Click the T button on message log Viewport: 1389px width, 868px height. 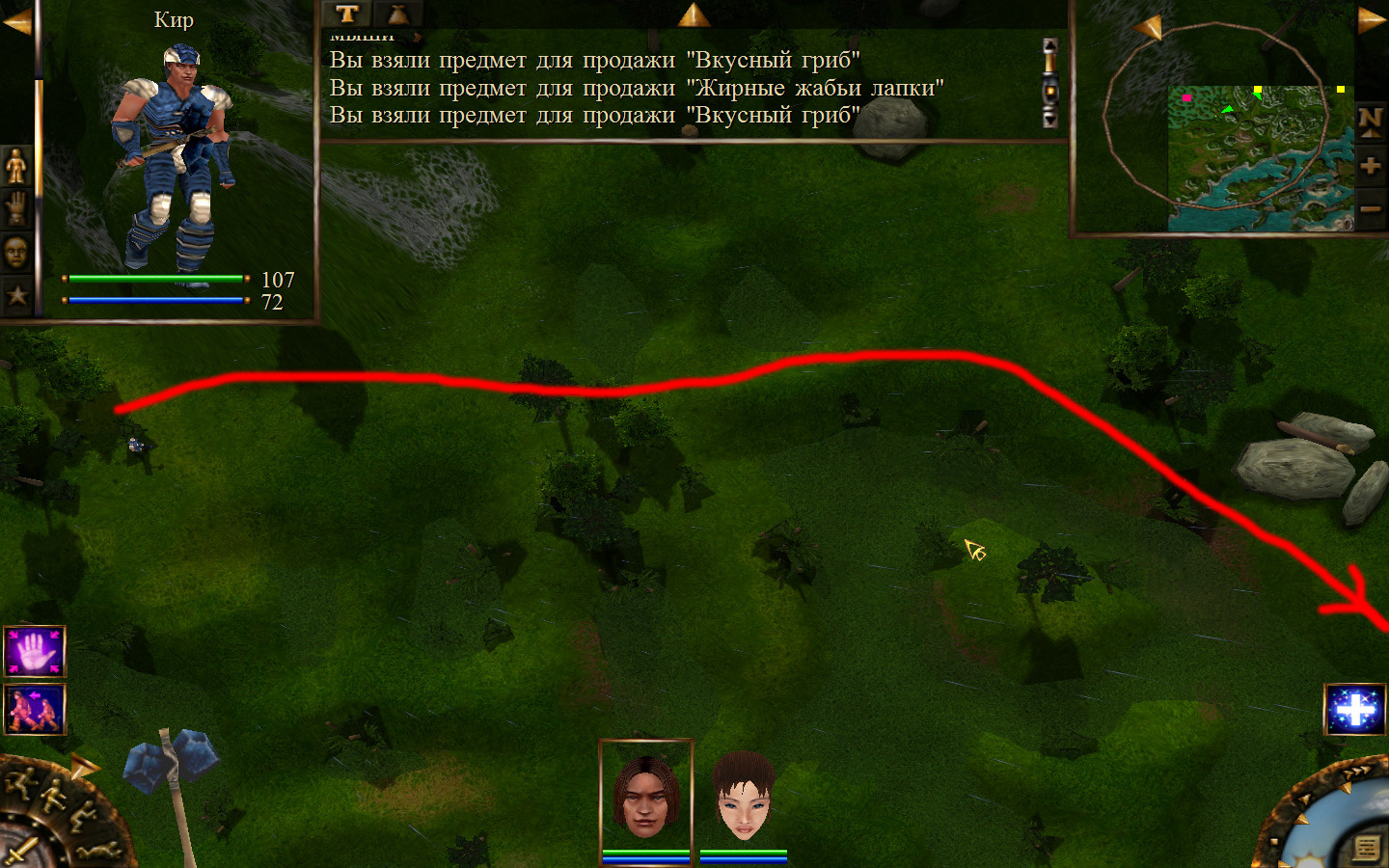tap(347, 14)
